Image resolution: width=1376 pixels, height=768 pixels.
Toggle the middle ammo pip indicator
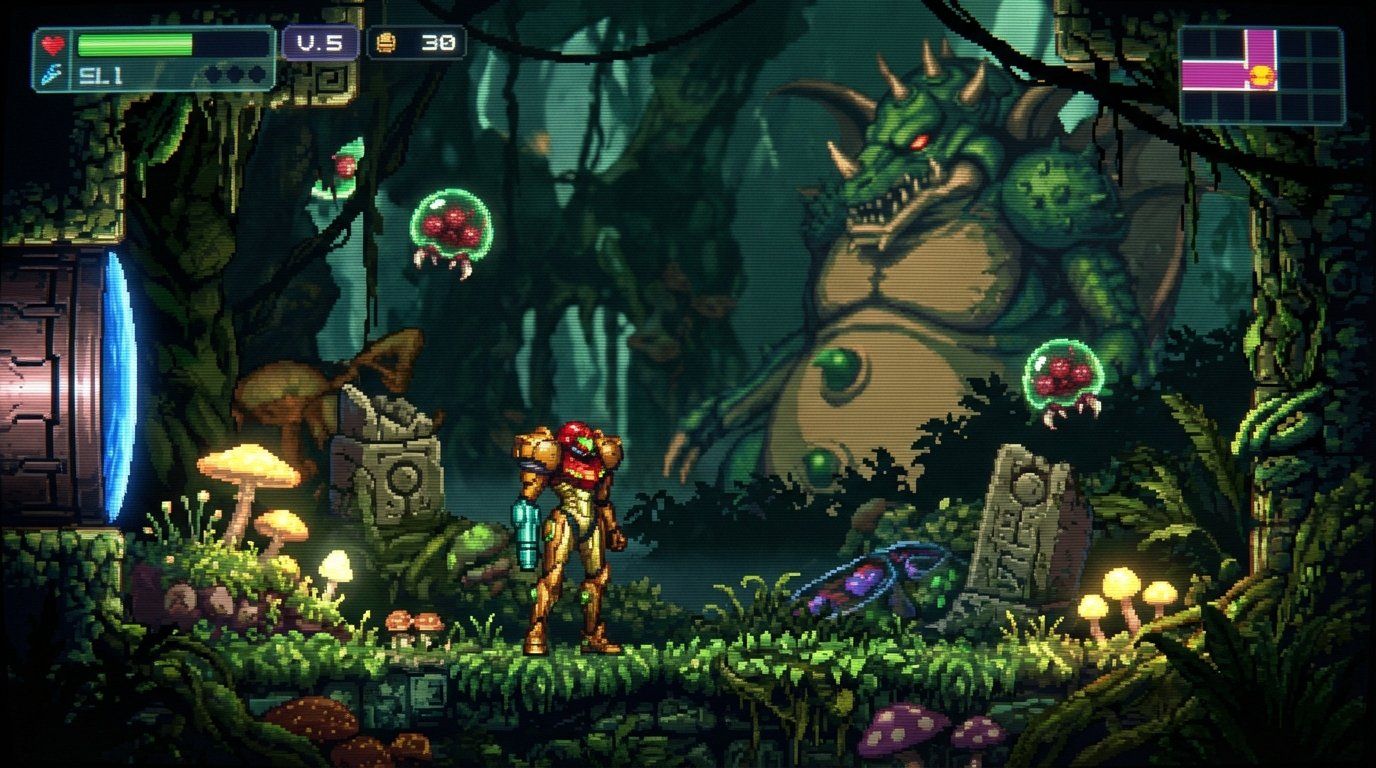tap(237, 71)
